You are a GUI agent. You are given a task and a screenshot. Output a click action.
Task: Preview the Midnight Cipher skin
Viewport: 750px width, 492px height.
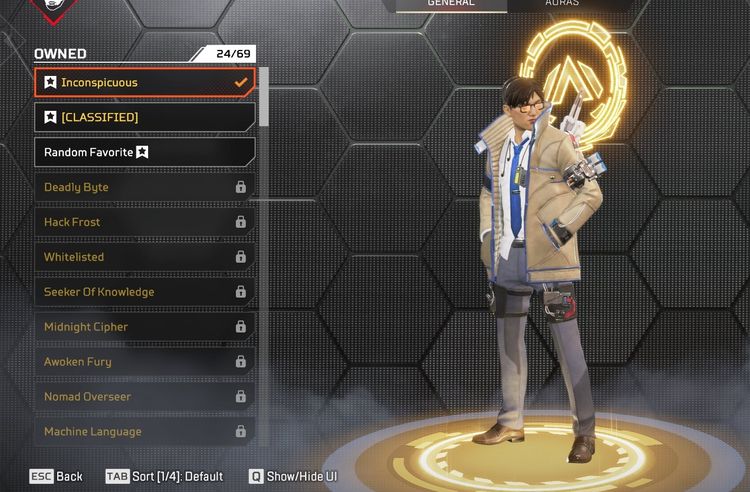pyautogui.click(x=145, y=327)
